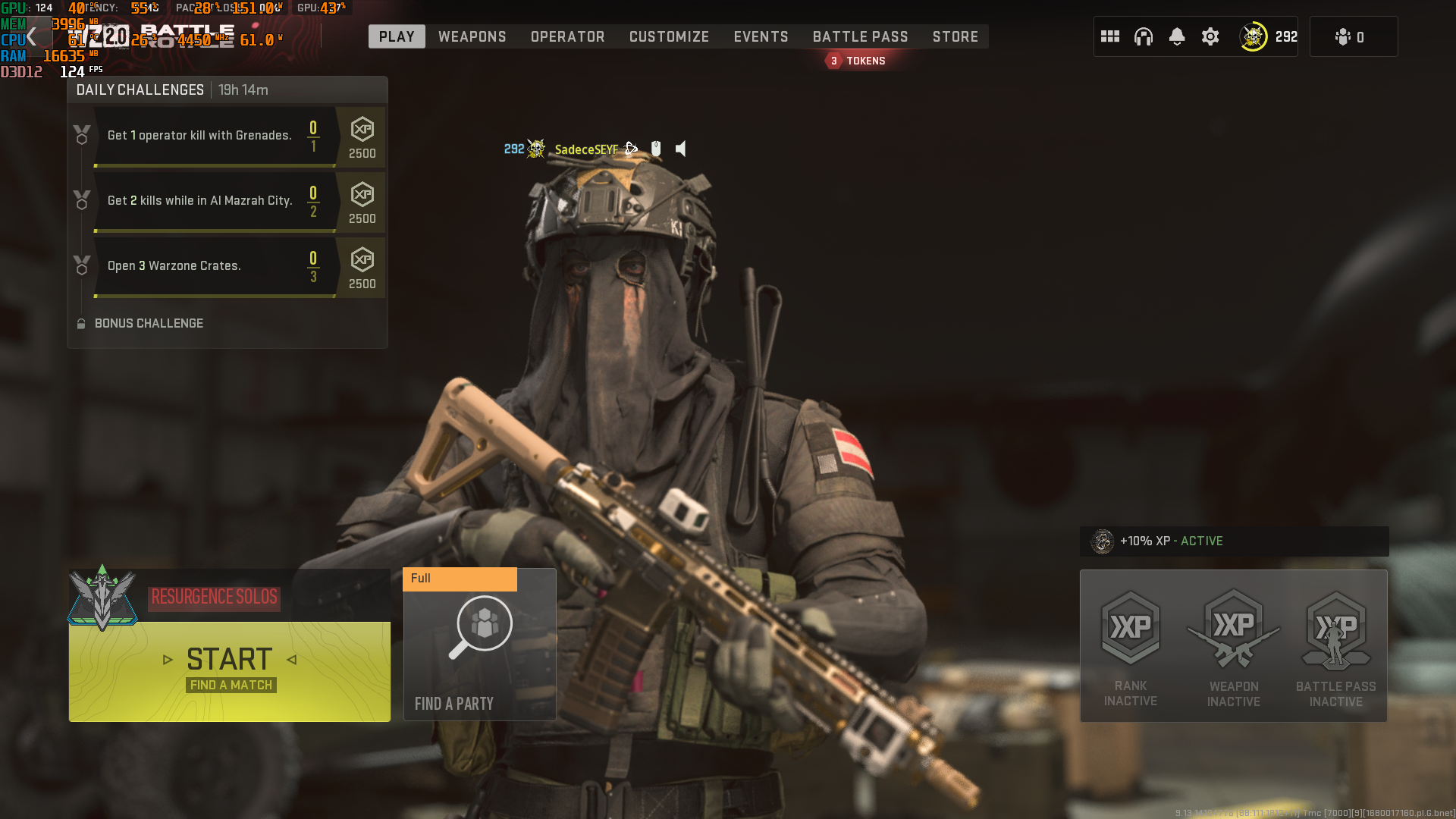Change the Resurgence Solos playlist
Image resolution: width=1456 pixels, height=819 pixels.
pos(215,598)
